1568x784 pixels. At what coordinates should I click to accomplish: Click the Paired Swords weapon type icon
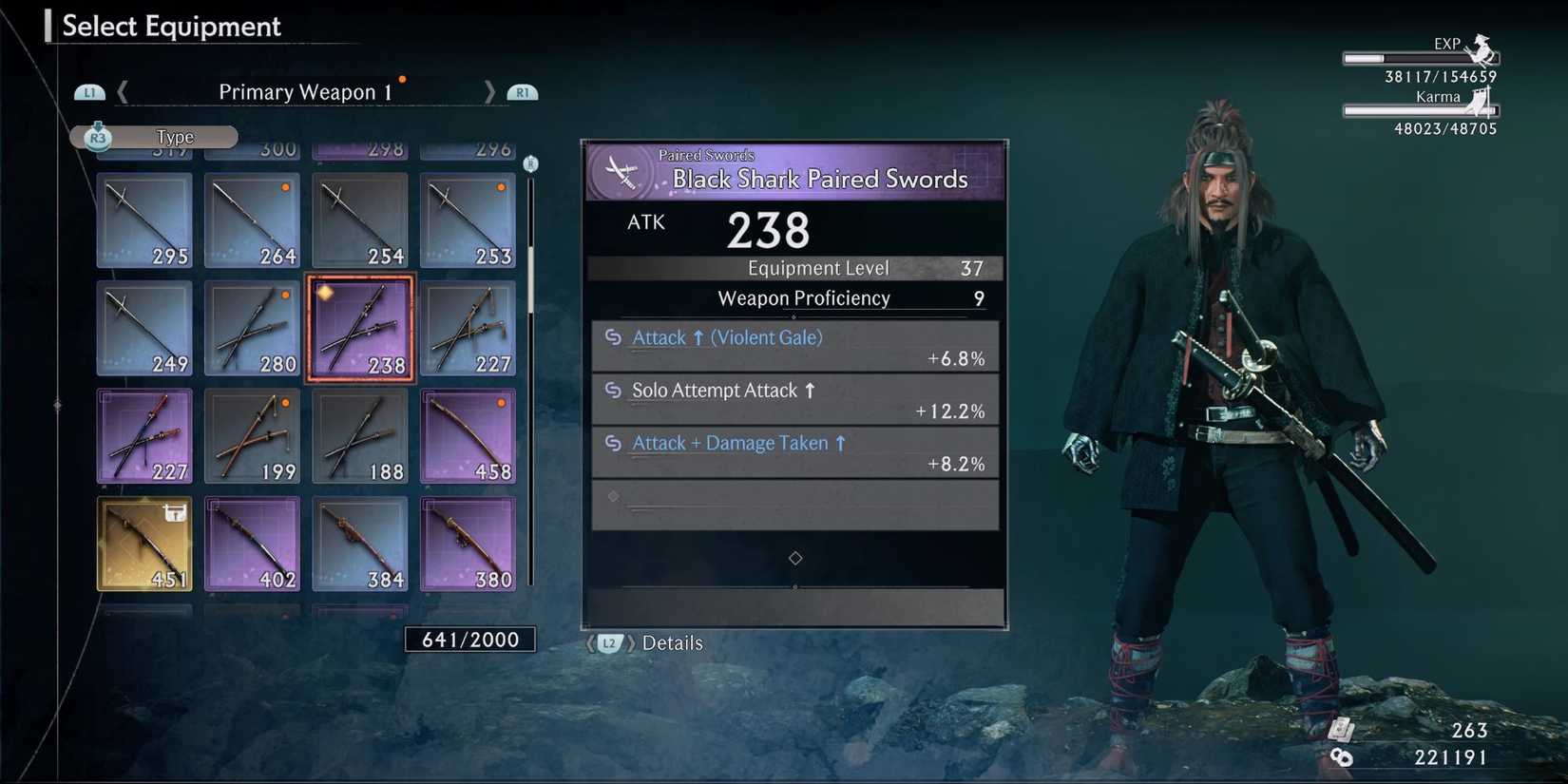pyautogui.click(x=622, y=170)
